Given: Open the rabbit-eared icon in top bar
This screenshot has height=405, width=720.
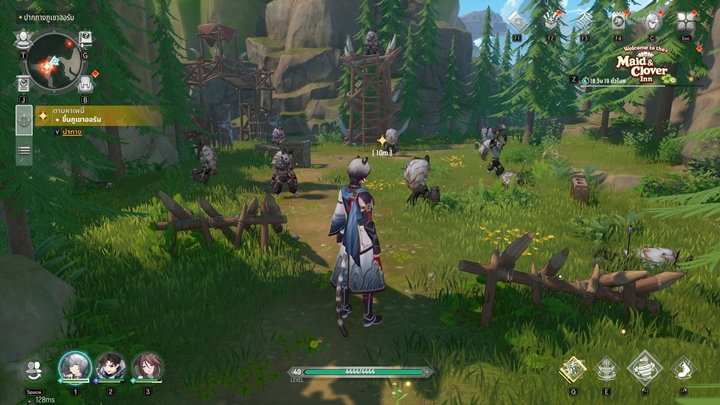Looking at the screenshot, I should point(552,22).
